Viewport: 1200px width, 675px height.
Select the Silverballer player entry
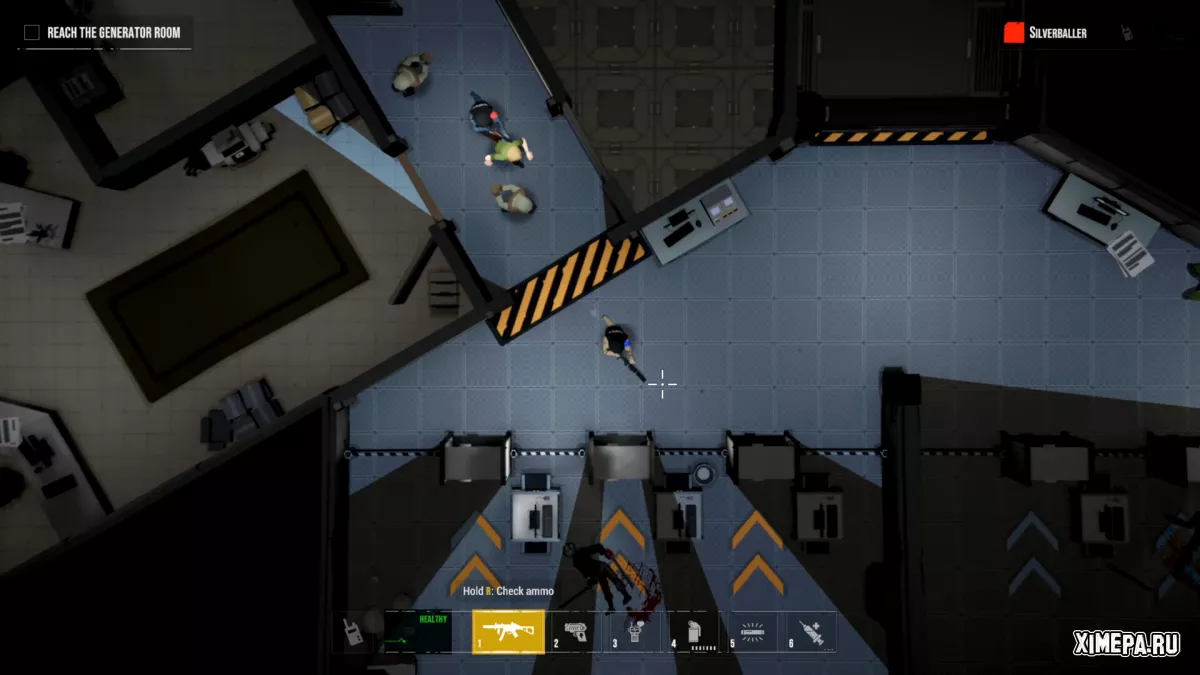[x=1057, y=33]
